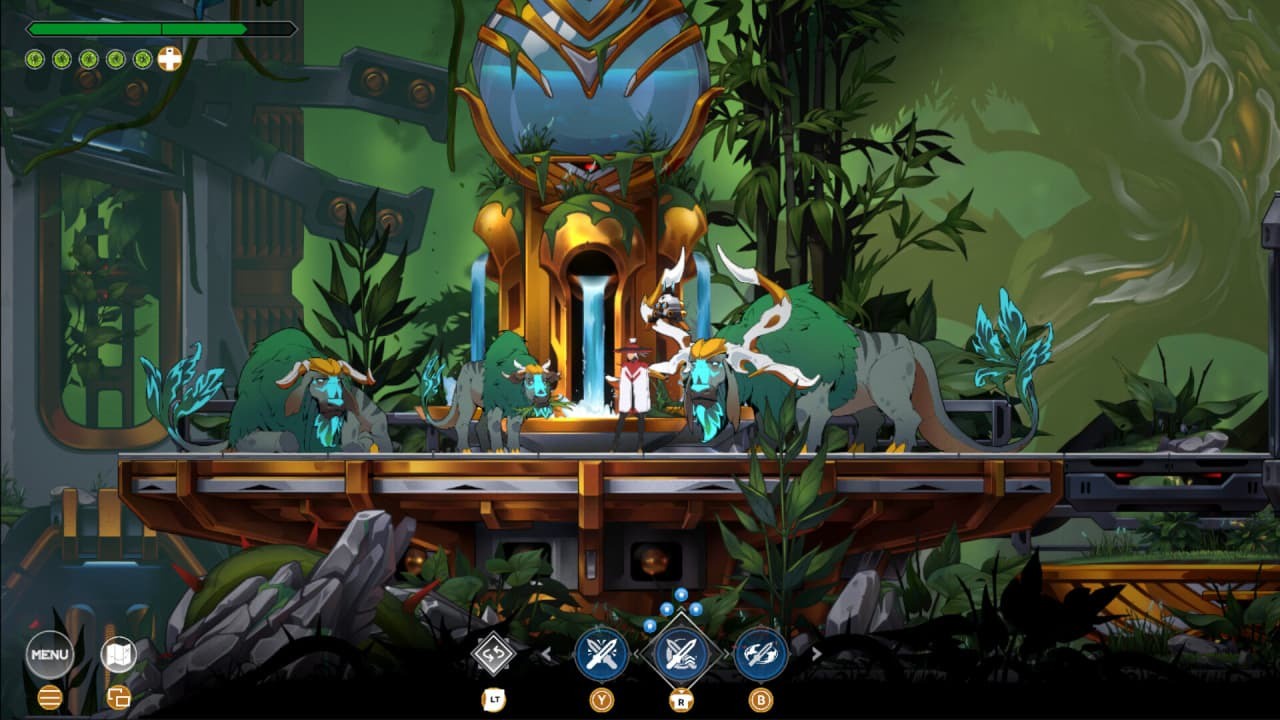Click the healing potion cross icon
Image resolution: width=1280 pixels, height=720 pixels.
click(170, 58)
